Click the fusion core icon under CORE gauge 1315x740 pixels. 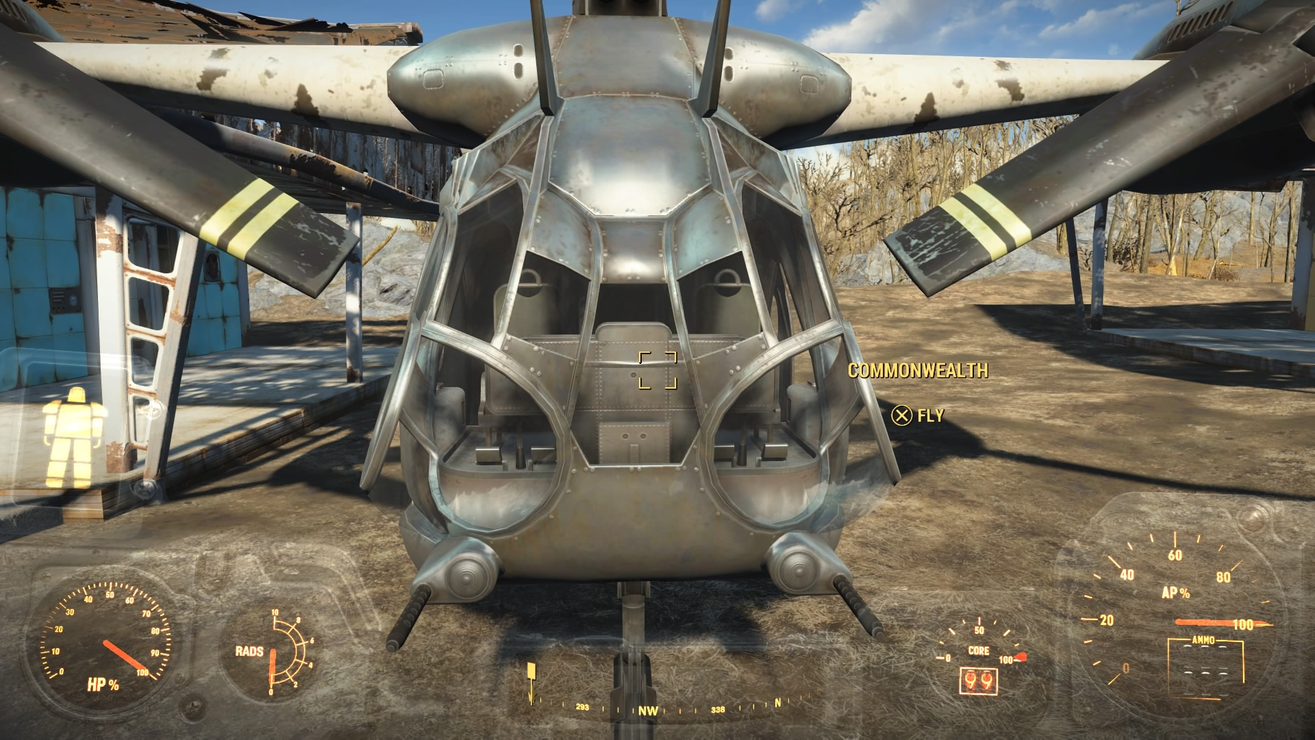coord(978,681)
